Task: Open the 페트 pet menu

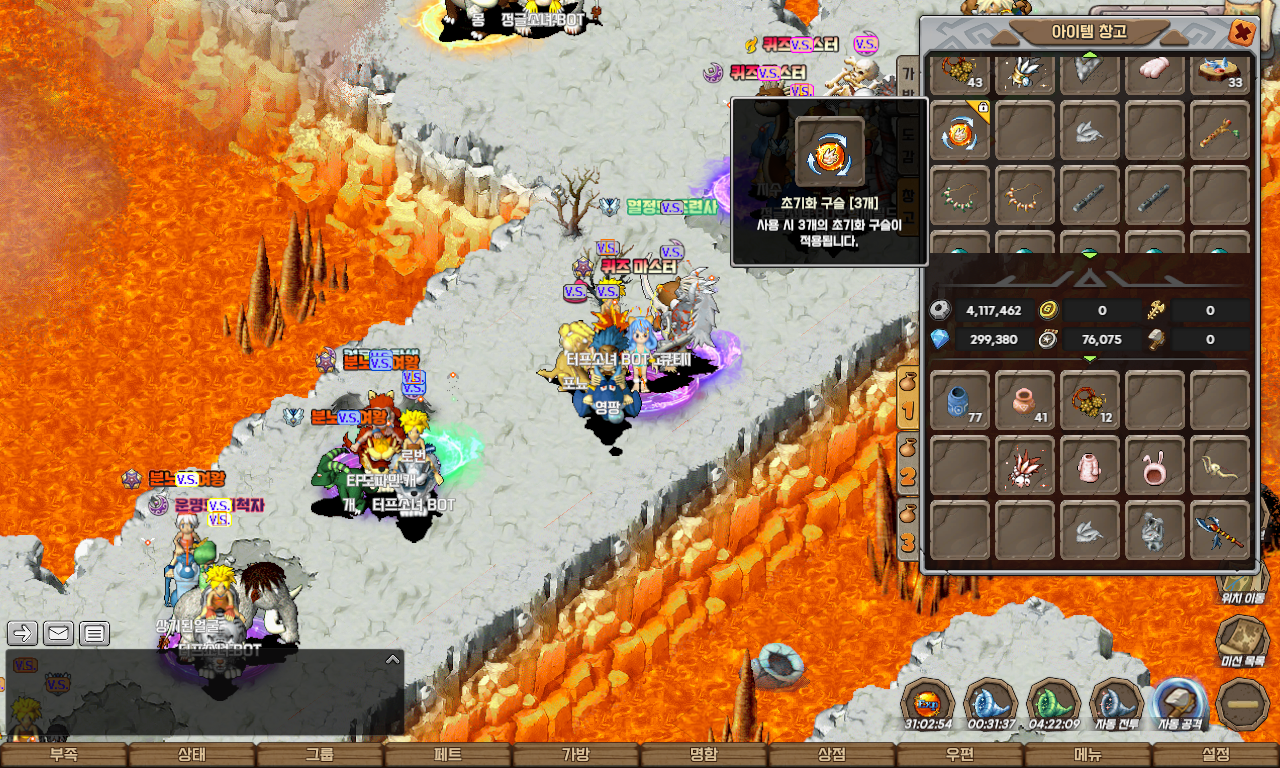Action: (448, 755)
